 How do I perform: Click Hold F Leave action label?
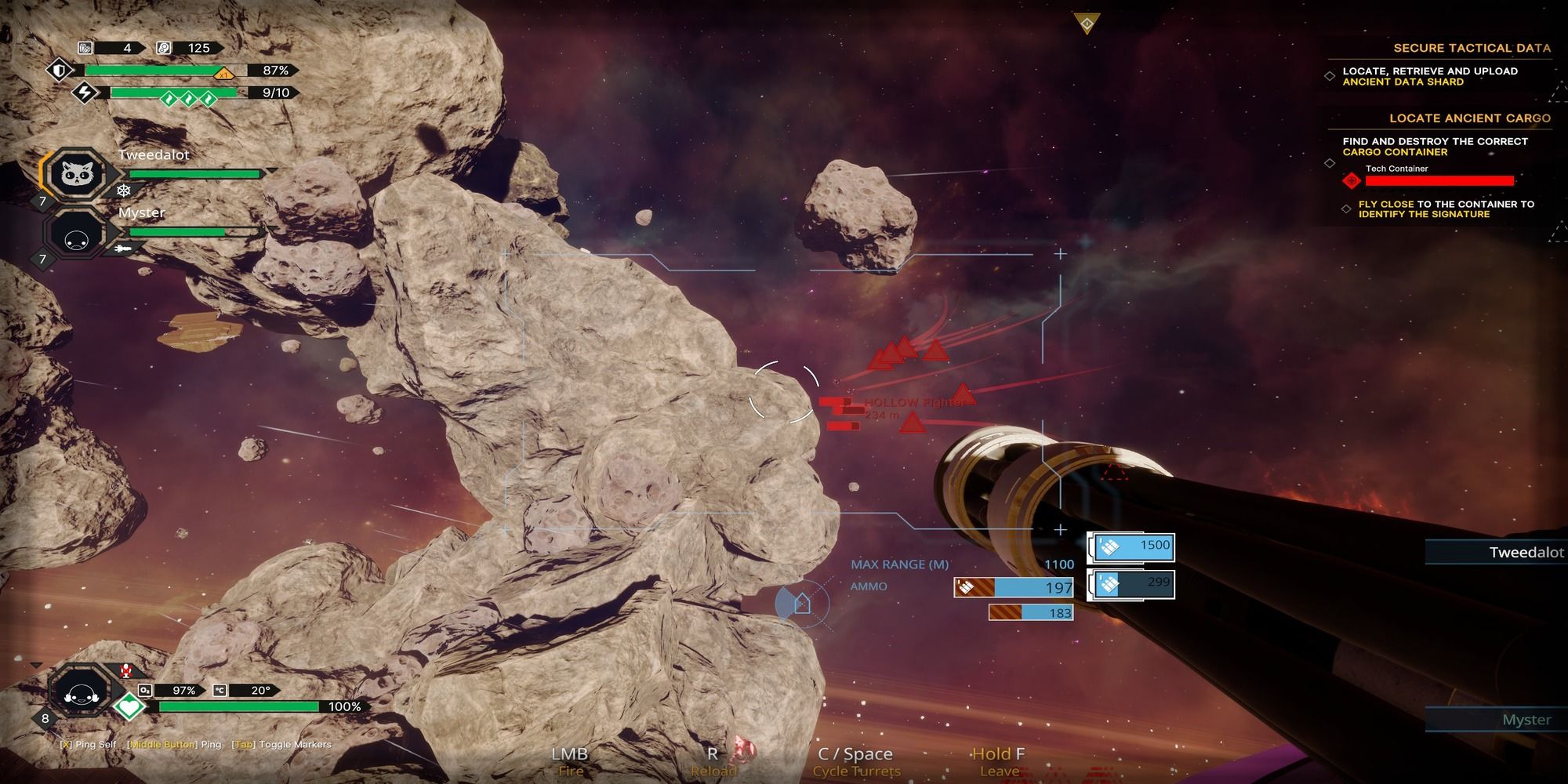996,762
